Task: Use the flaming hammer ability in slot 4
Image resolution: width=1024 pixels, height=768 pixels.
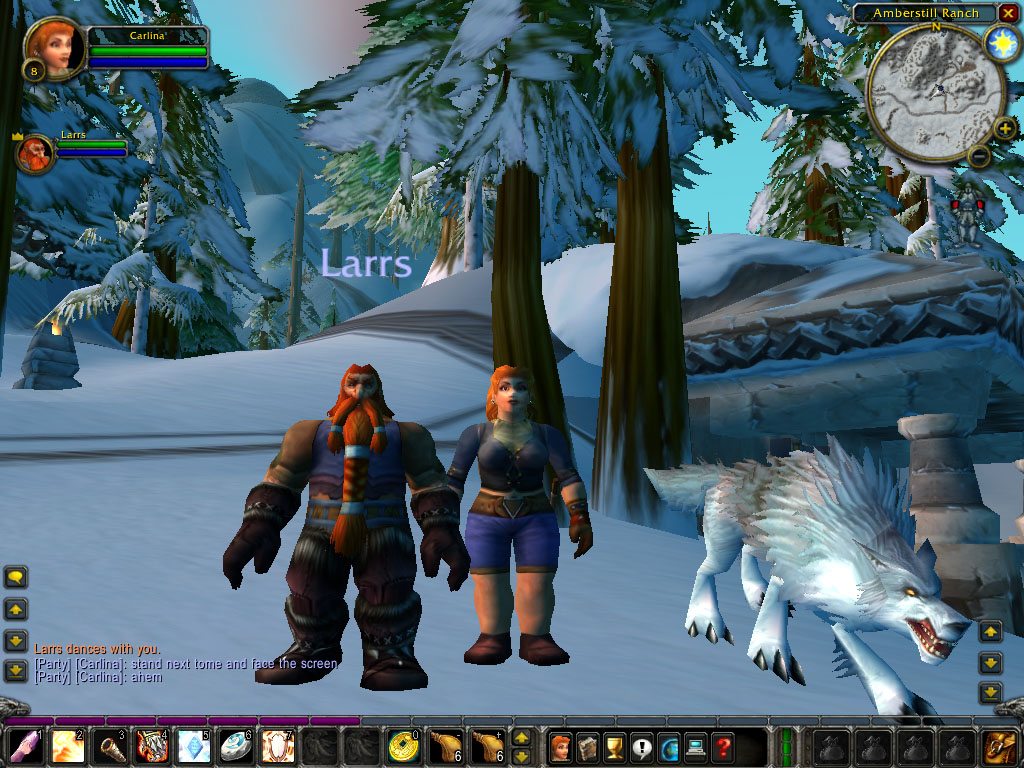Action: click(151, 747)
